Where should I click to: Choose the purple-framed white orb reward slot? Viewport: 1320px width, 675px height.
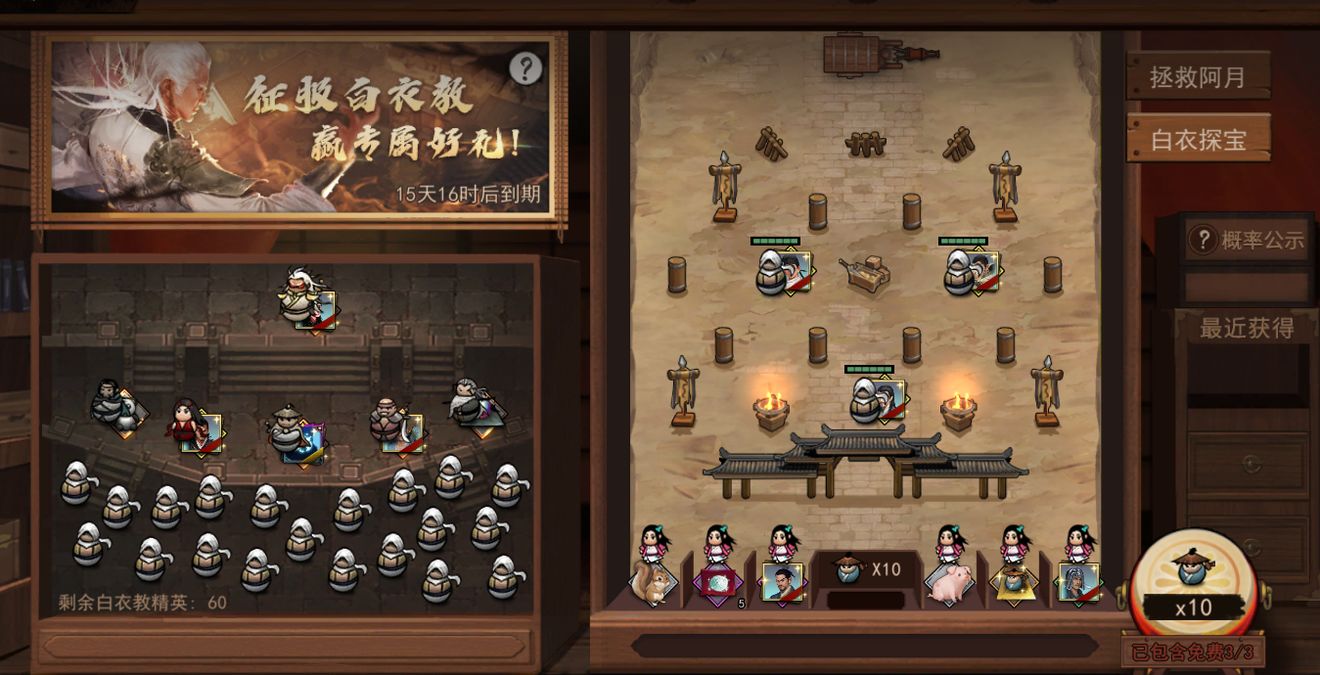point(718,582)
